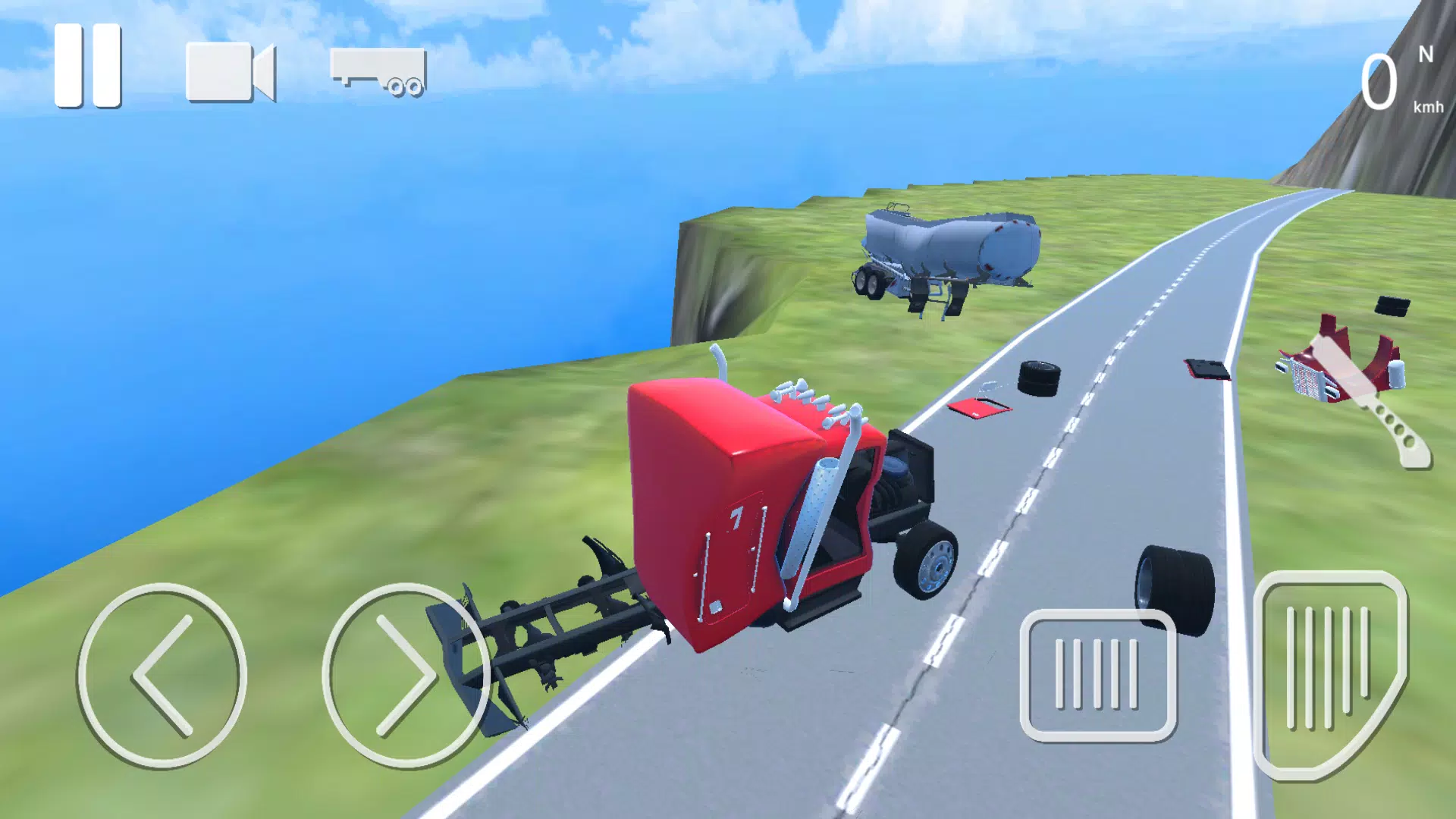Tap the pause bars to open menu
The image size is (1456, 819).
click(x=86, y=64)
